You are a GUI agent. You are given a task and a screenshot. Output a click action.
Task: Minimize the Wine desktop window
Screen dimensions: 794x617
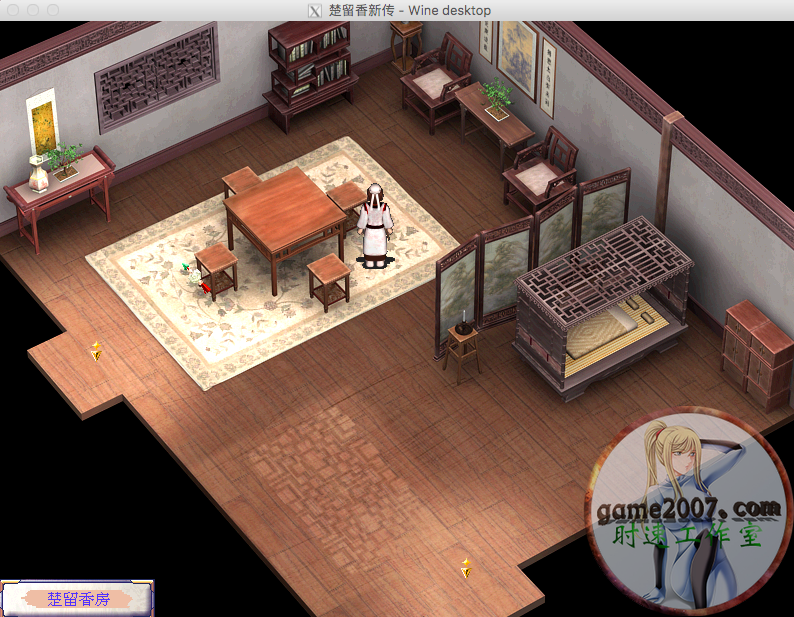[33, 10]
